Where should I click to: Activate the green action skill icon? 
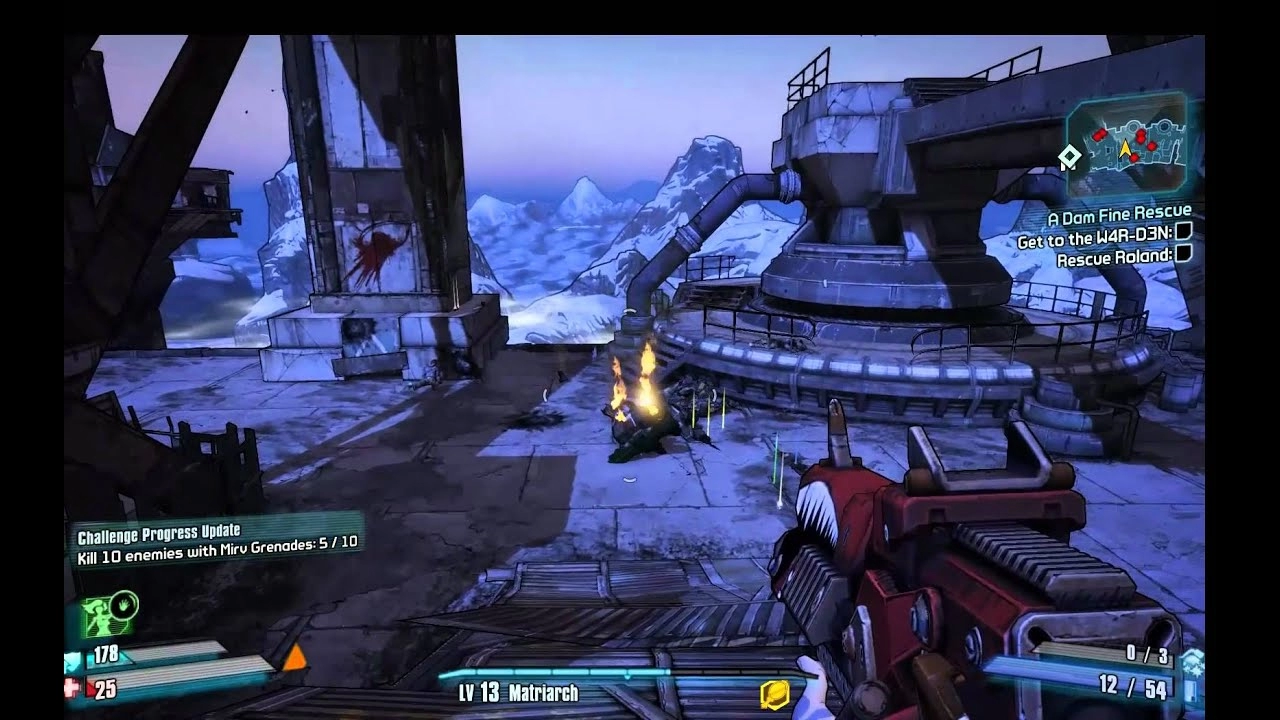(111, 616)
